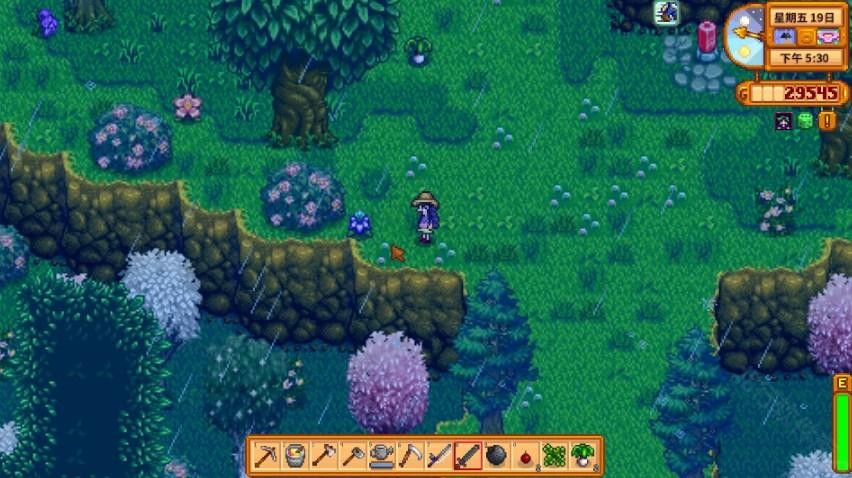Choose the bucket item in the hotbar

point(294,456)
